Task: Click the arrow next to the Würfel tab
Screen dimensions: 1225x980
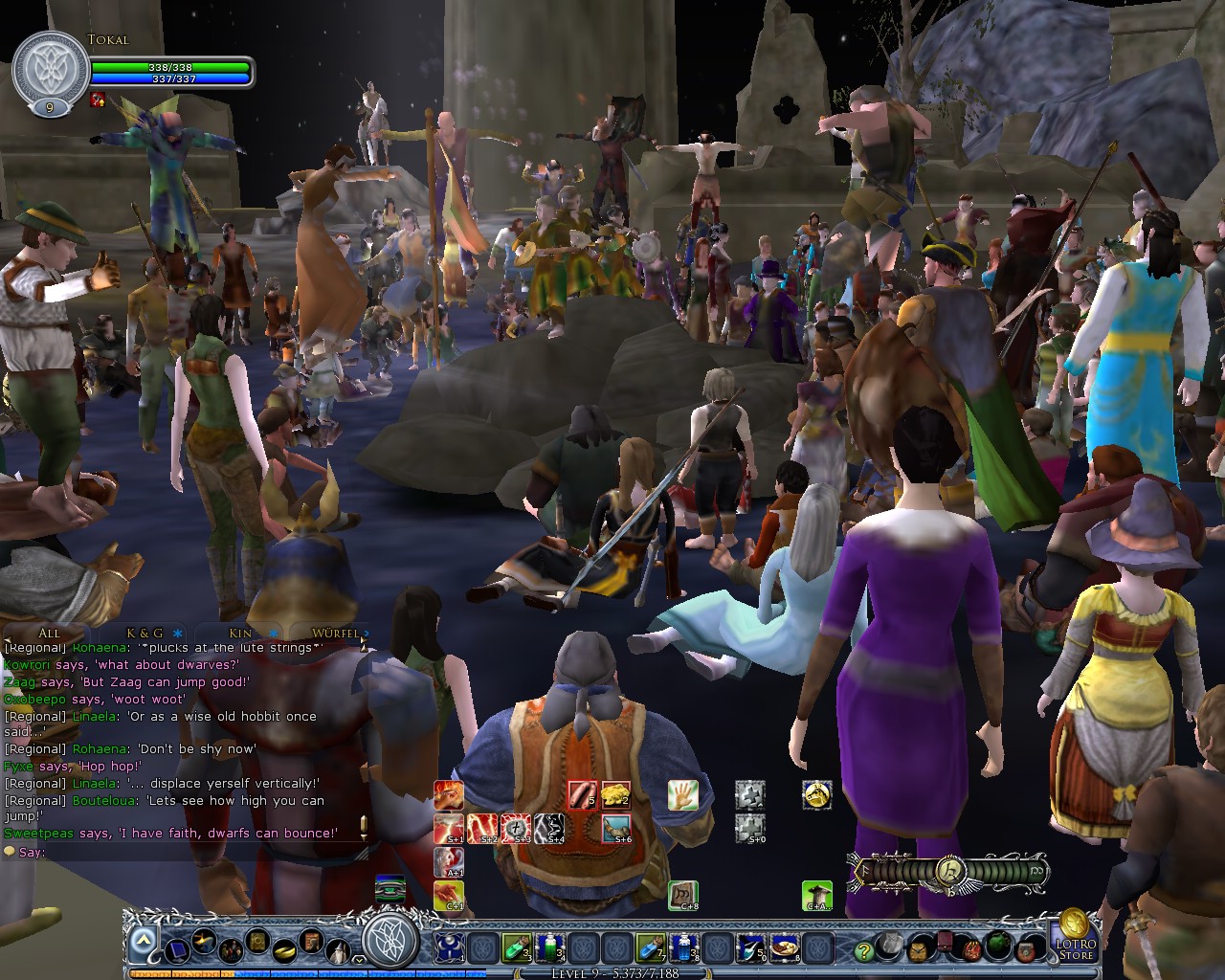Action: pos(367,634)
